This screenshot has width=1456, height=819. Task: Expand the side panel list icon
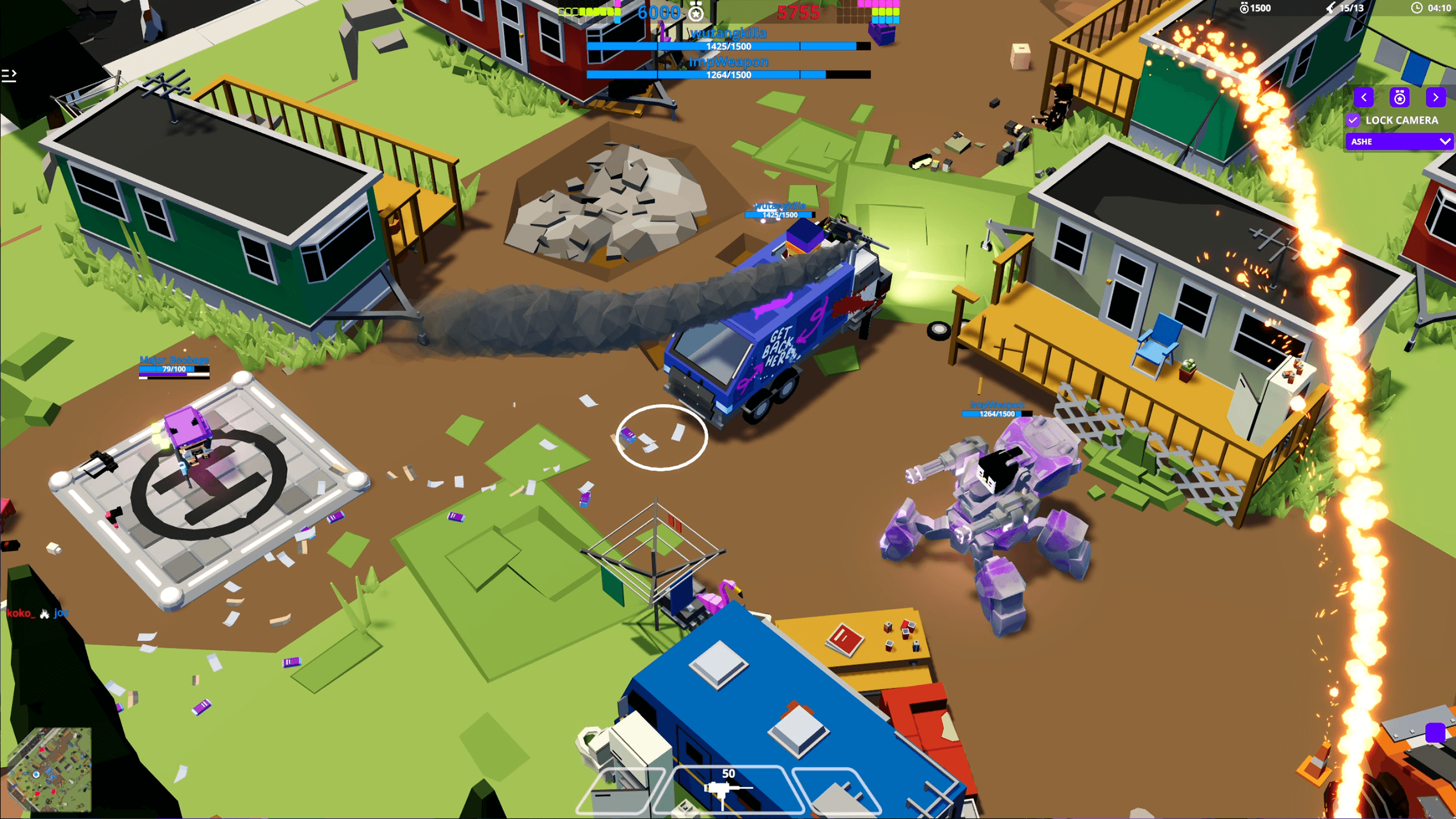(9, 76)
